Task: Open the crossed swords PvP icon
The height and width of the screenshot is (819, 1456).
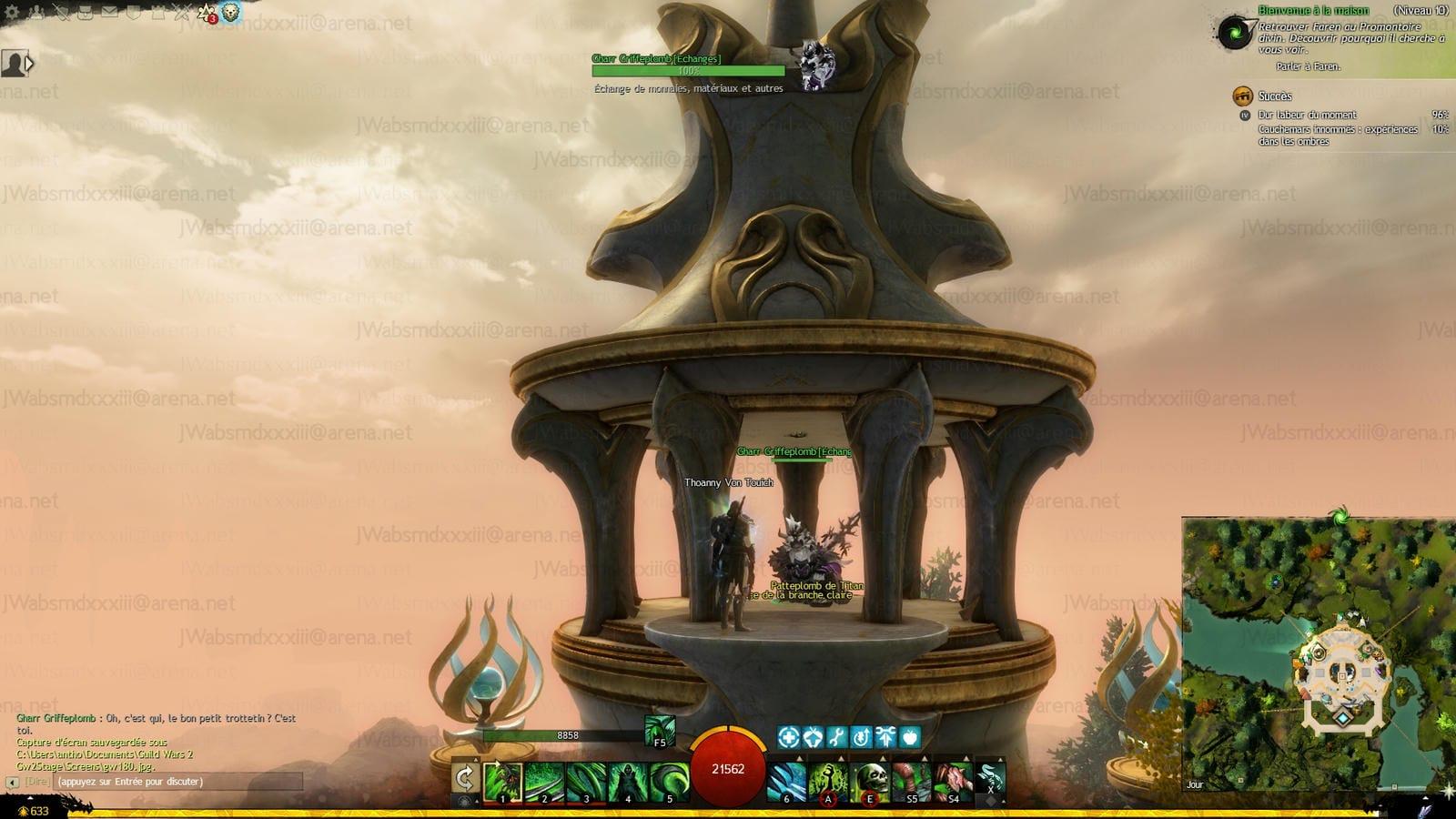Action: (182, 13)
